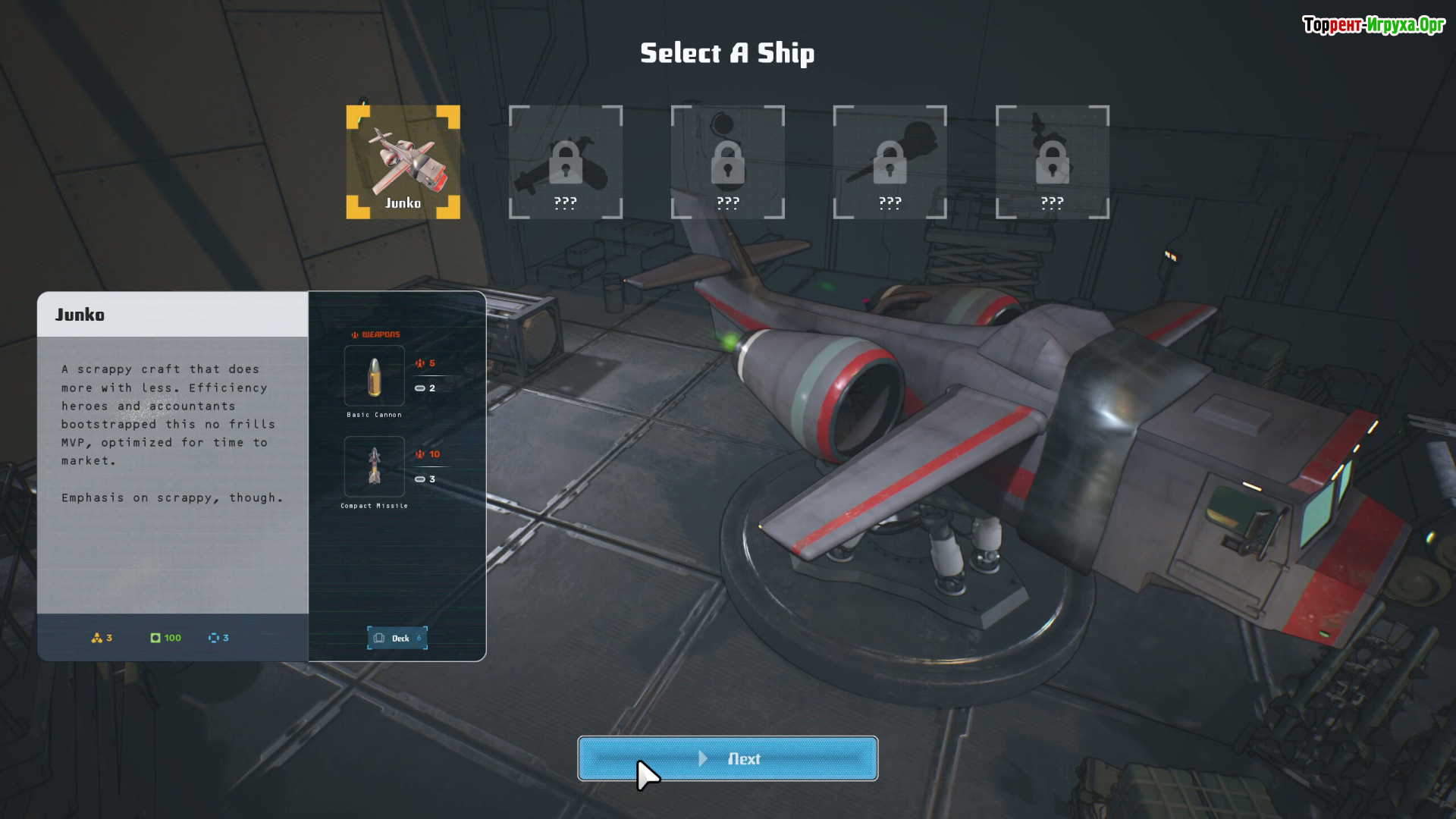Open the Deck list button
The height and width of the screenshot is (819, 1456).
[x=397, y=638]
